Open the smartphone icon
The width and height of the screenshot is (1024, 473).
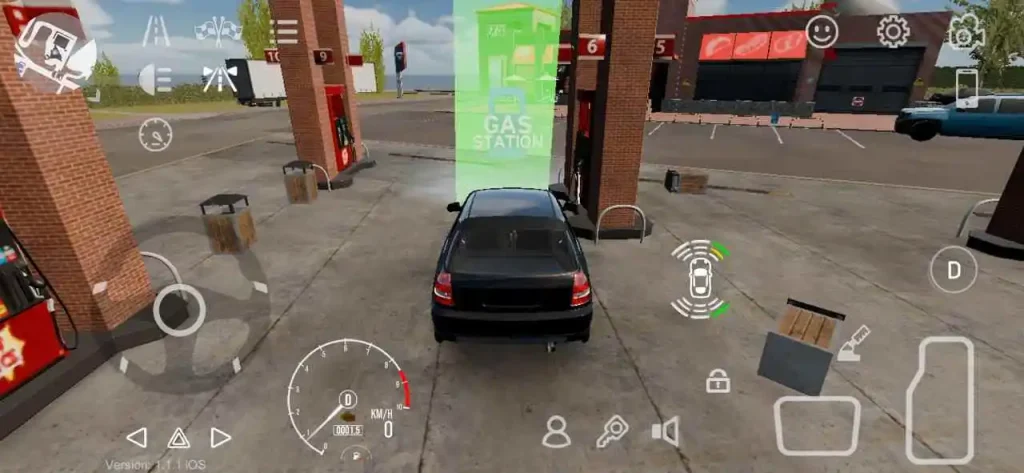(x=967, y=87)
